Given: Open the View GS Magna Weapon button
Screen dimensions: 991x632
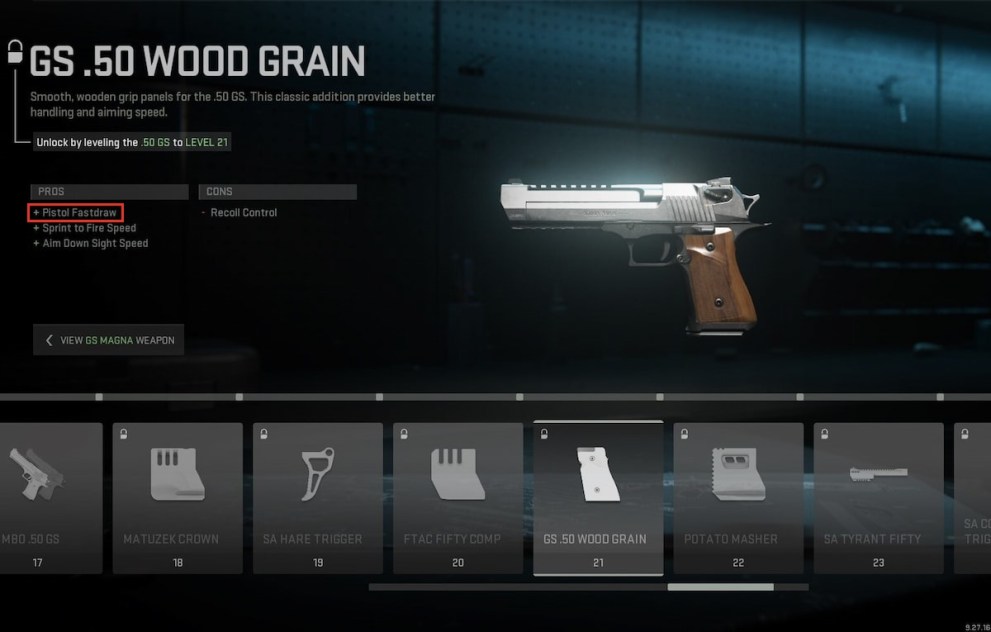Looking at the screenshot, I should click(108, 340).
